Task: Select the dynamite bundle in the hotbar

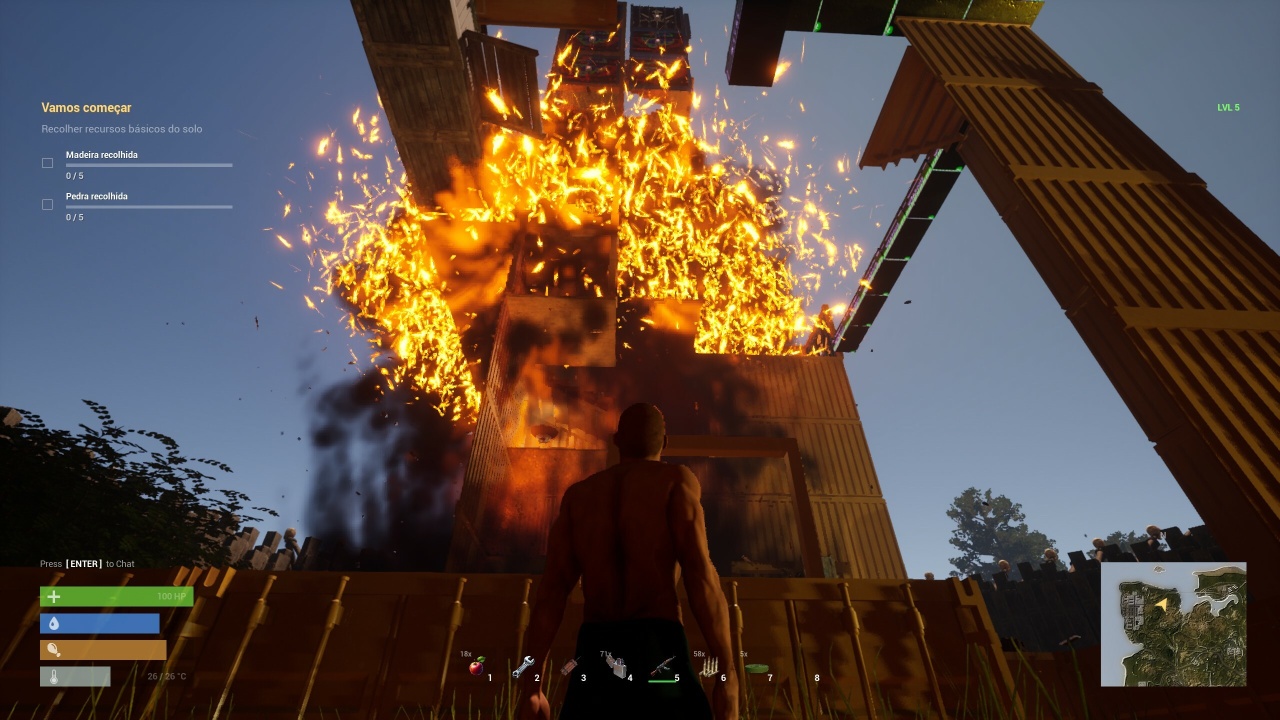Action: click(x=570, y=667)
